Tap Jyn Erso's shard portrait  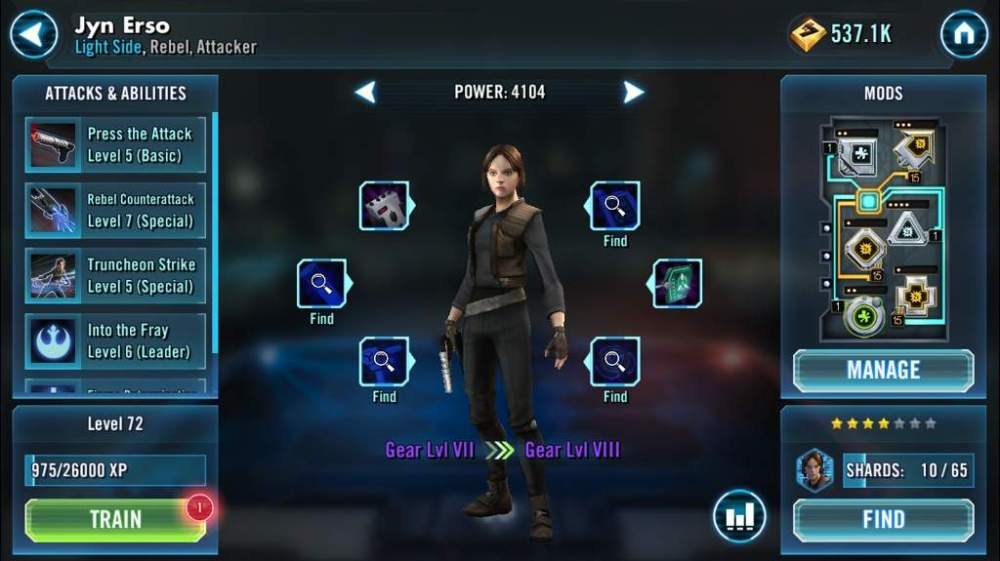click(815, 470)
